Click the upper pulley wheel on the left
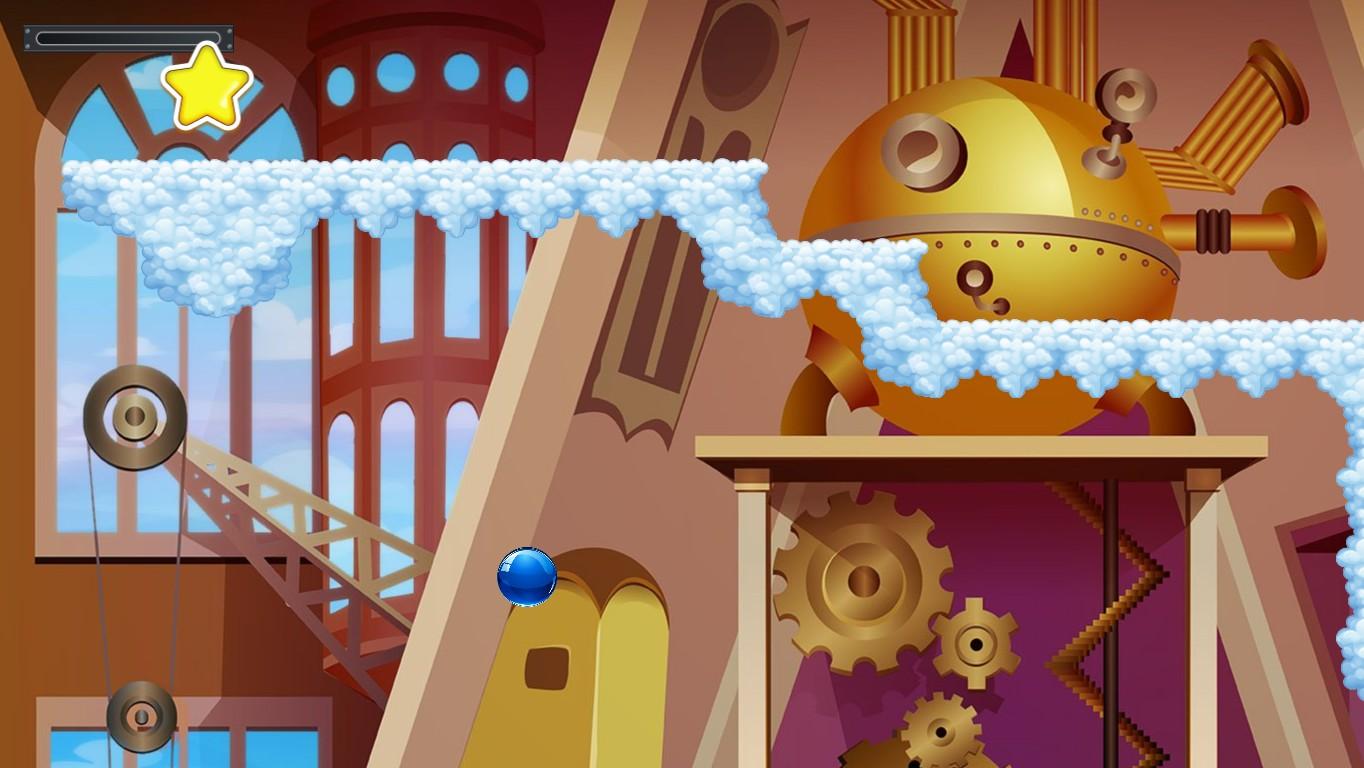The image size is (1364, 768). click(x=133, y=417)
